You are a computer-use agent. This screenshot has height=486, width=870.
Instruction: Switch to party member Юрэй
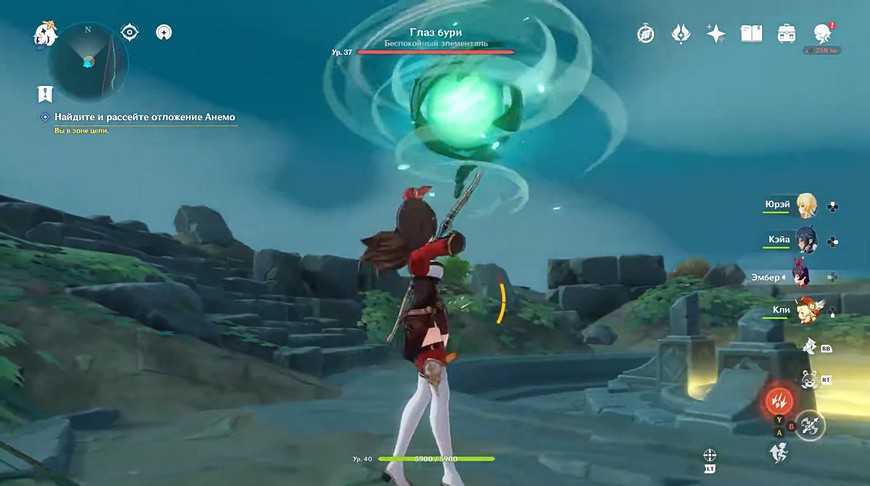[805, 206]
